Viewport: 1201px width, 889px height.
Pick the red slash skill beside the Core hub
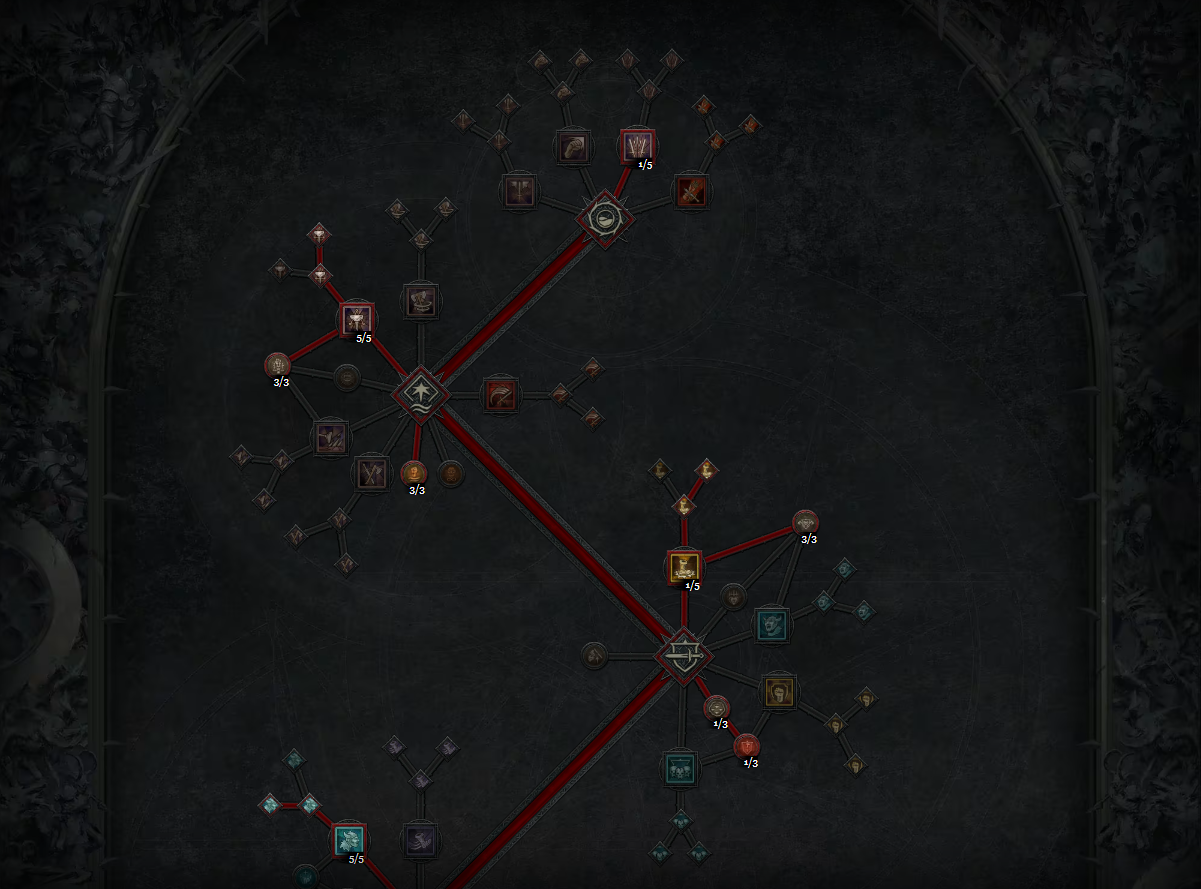pyautogui.click(x=499, y=394)
